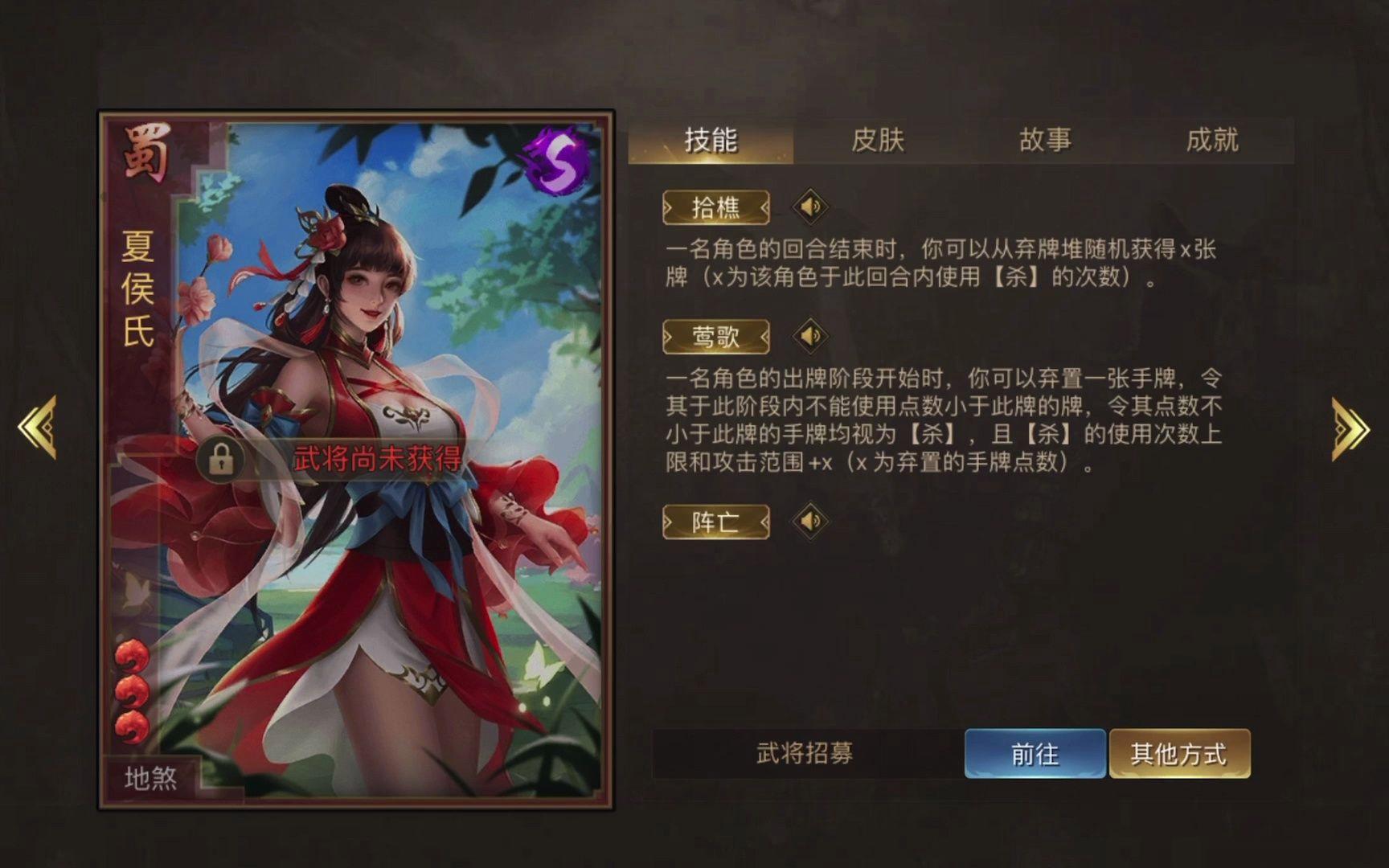The width and height of the screenshot is (1389, 868).
Task: Play the 拾樵 skill voice line
Action: pos(810,205)
